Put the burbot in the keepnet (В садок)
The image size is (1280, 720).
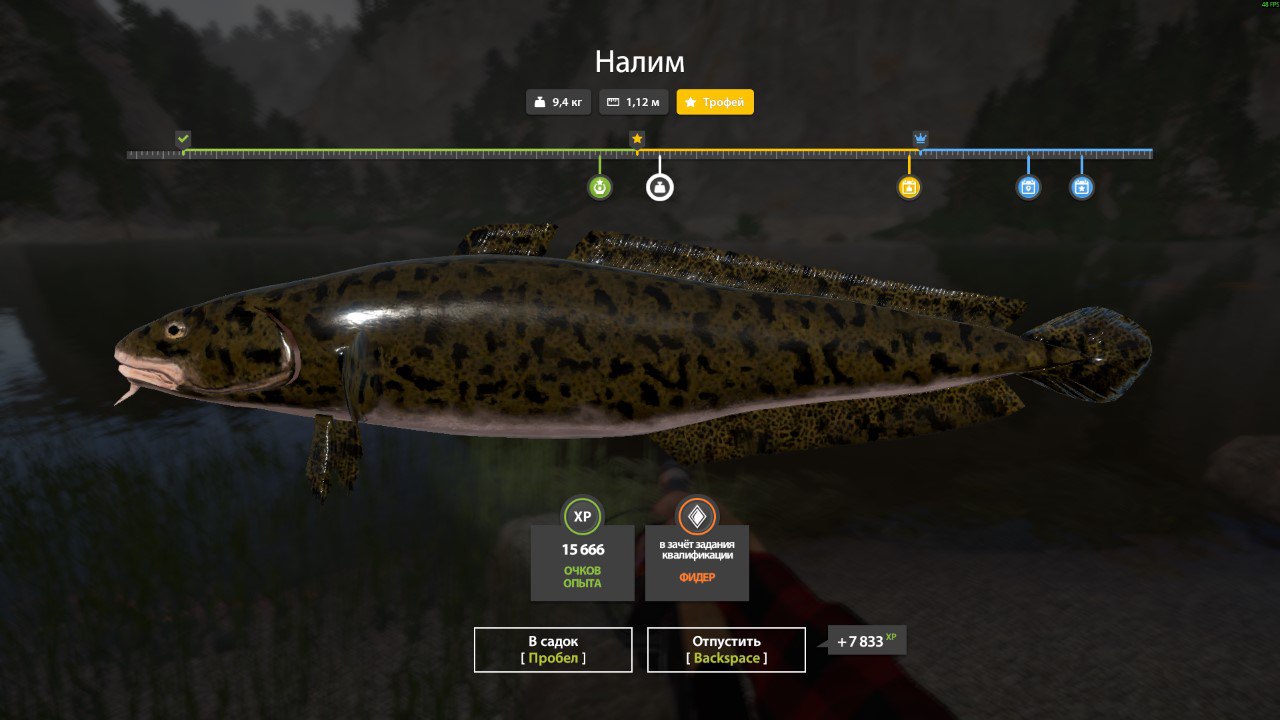click(553, 650)
